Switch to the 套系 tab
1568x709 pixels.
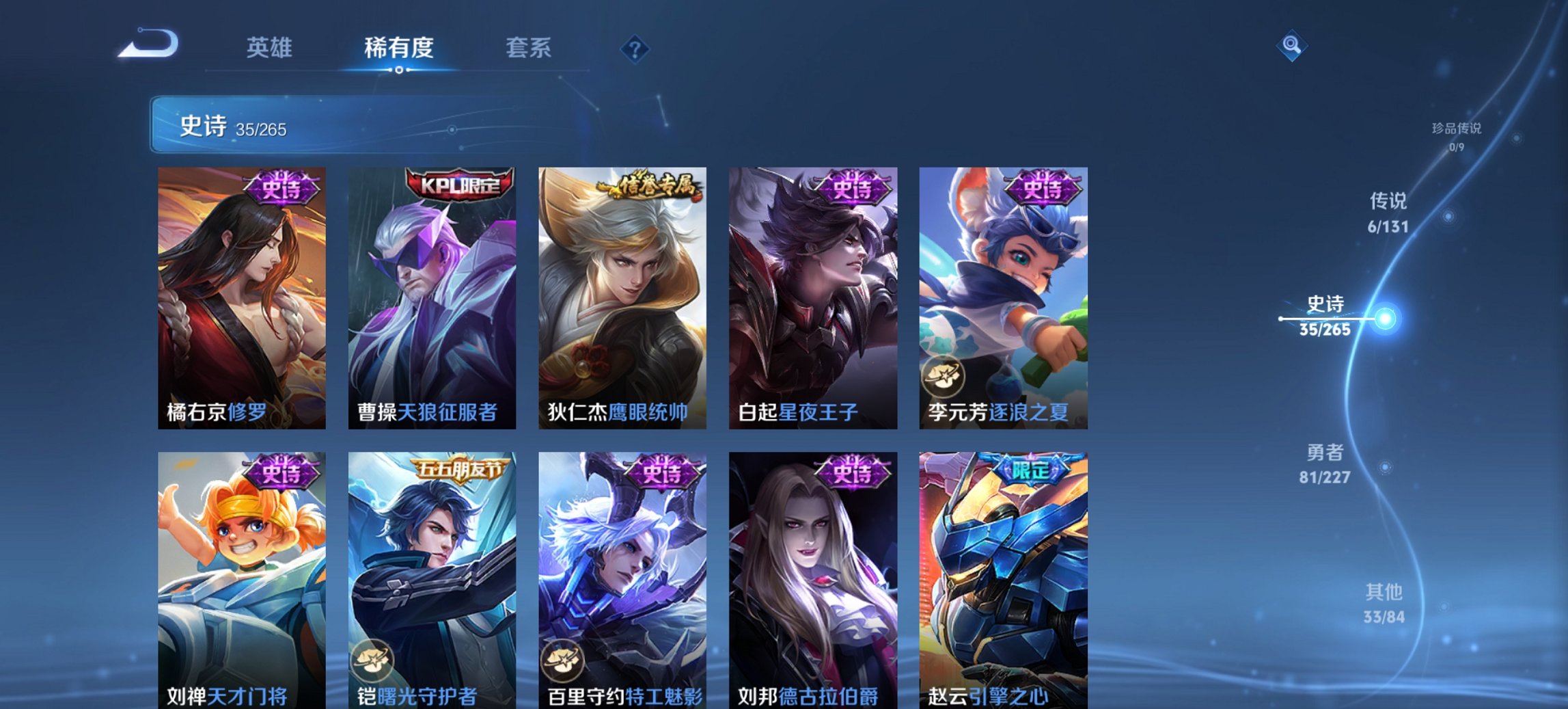tap(530, 48)
